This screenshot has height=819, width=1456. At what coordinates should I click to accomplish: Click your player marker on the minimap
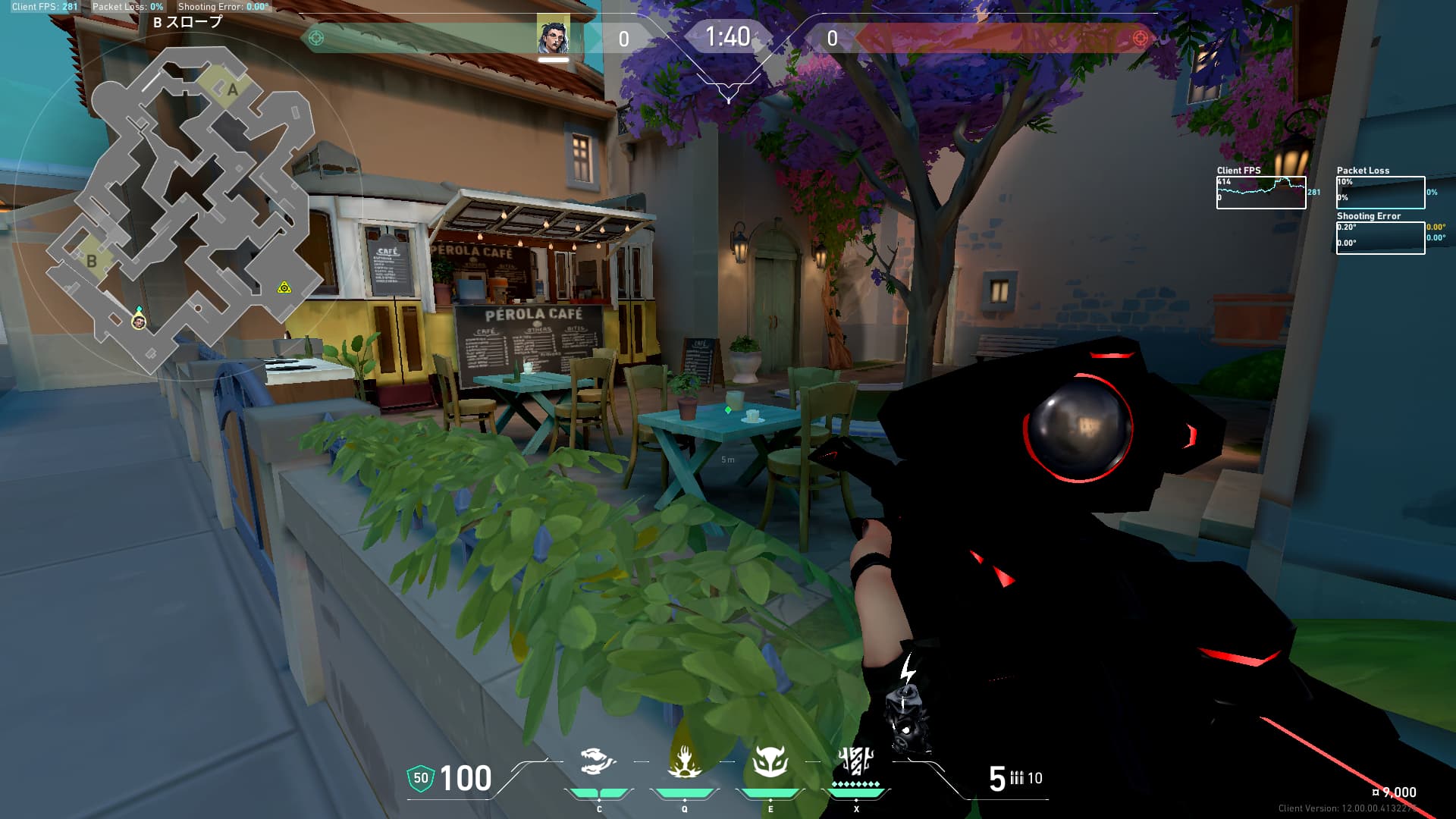[x=138, y=322]
